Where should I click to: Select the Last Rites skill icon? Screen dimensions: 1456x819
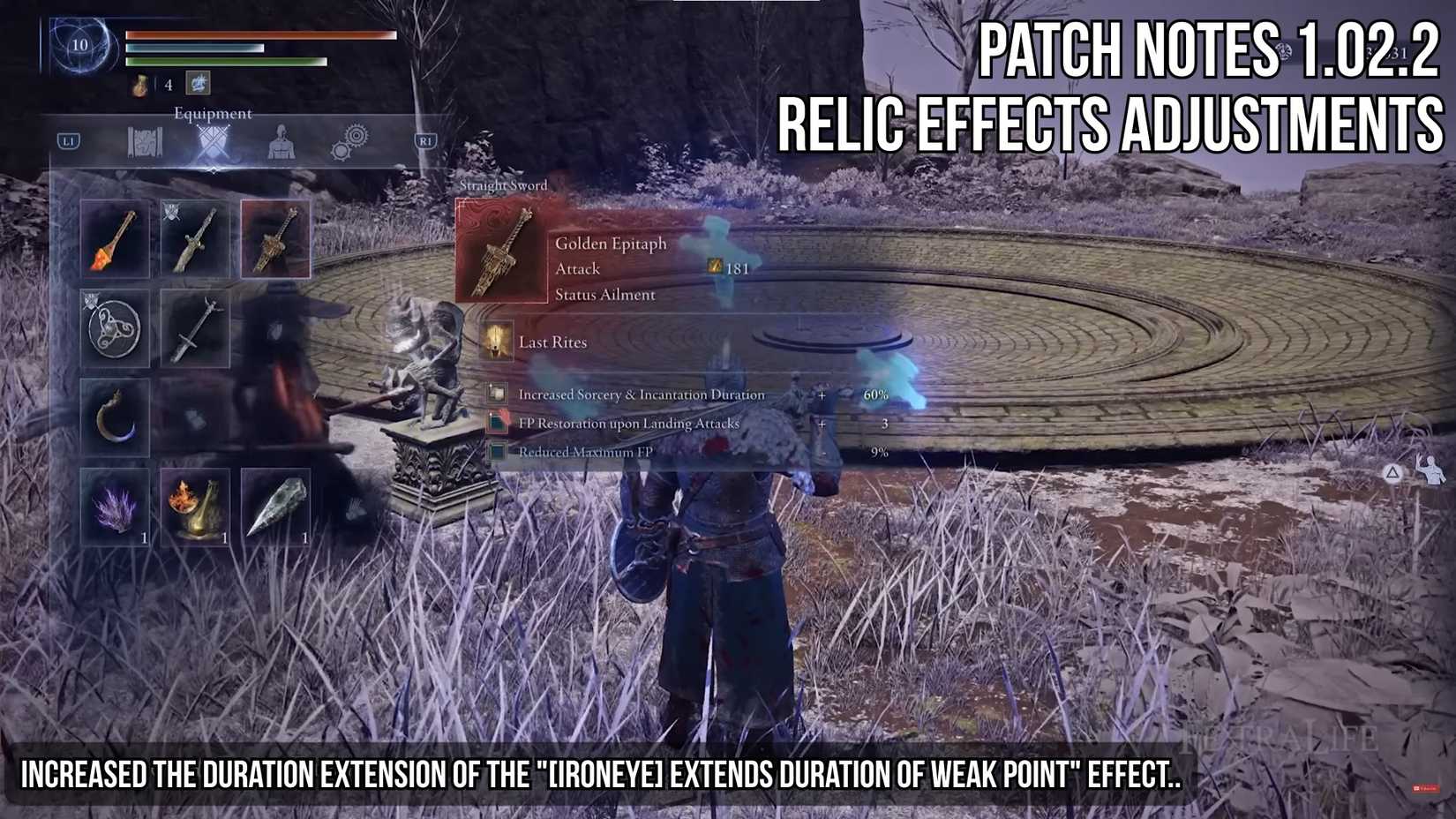pos(499,342)
